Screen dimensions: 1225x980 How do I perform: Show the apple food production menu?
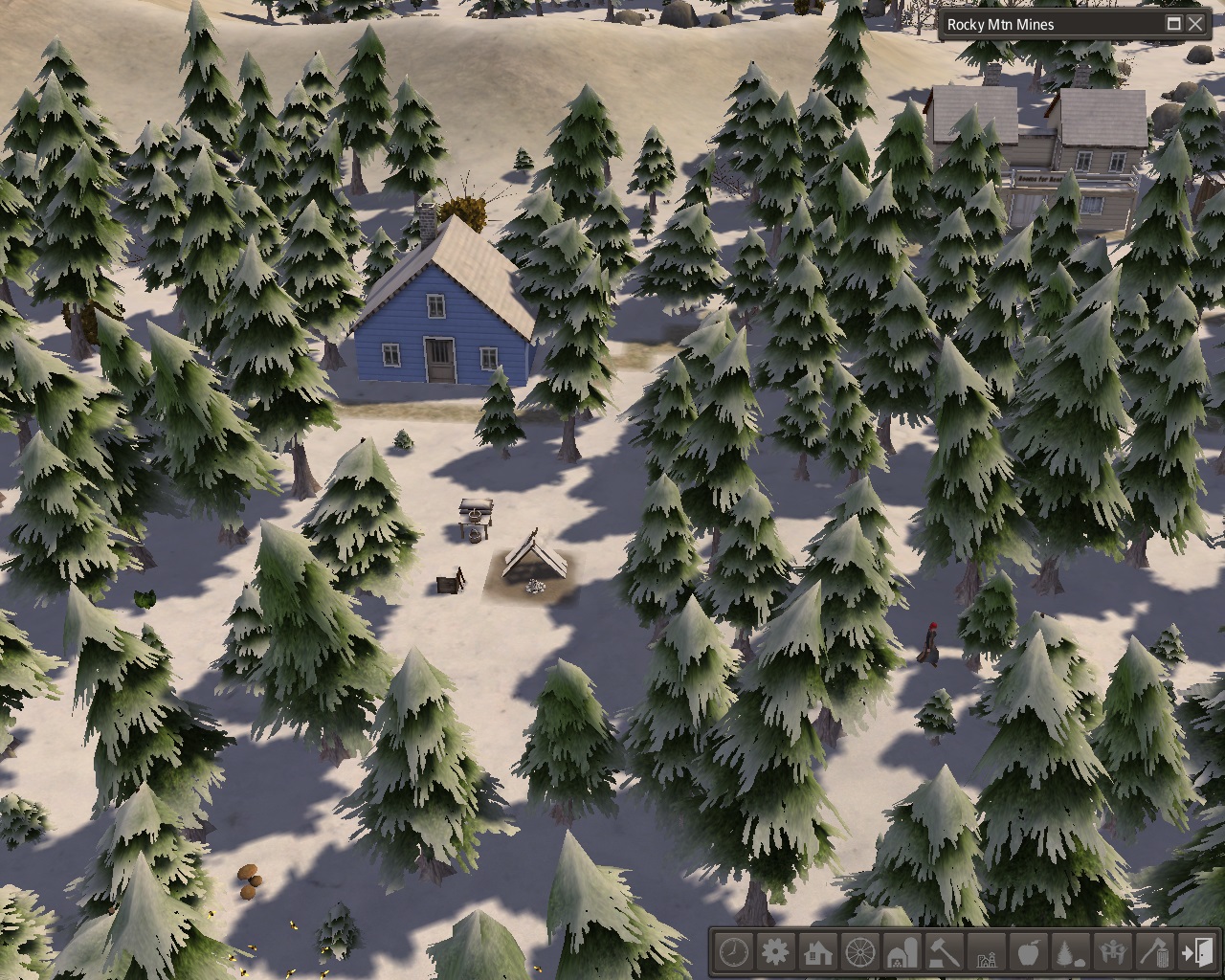[1029, 952]
